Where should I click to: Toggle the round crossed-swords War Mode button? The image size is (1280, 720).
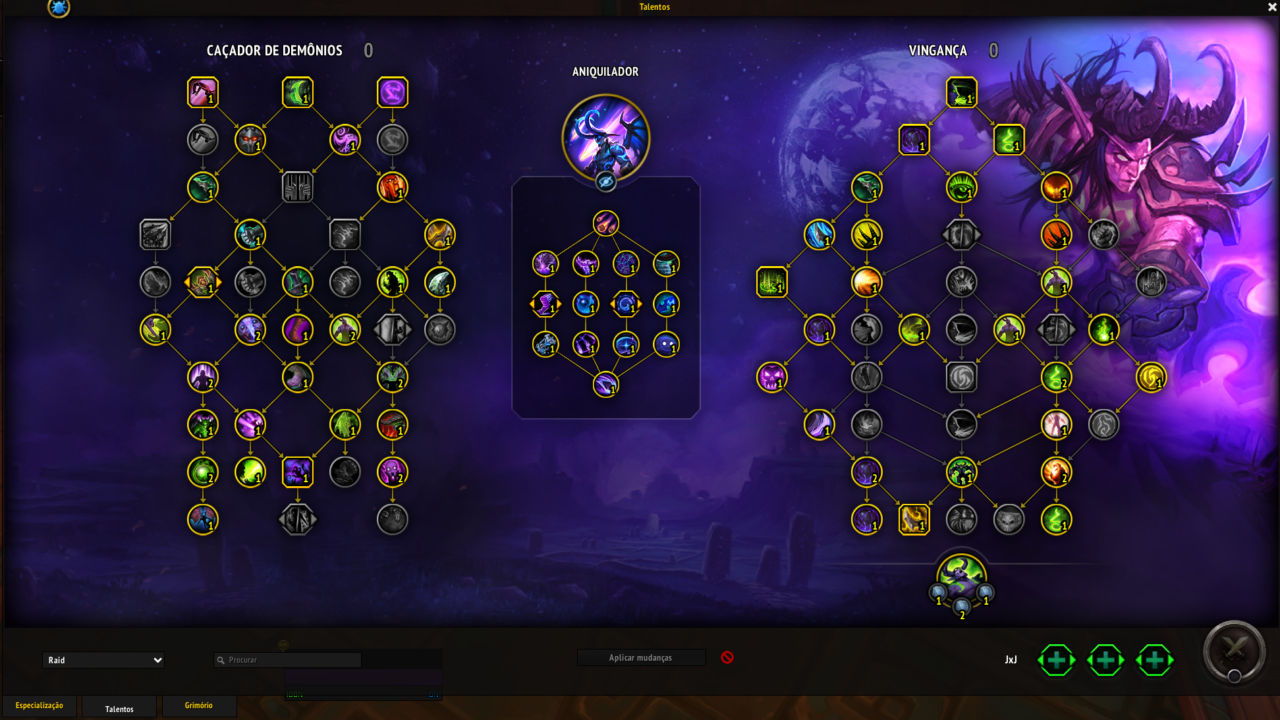point(1236,653)
